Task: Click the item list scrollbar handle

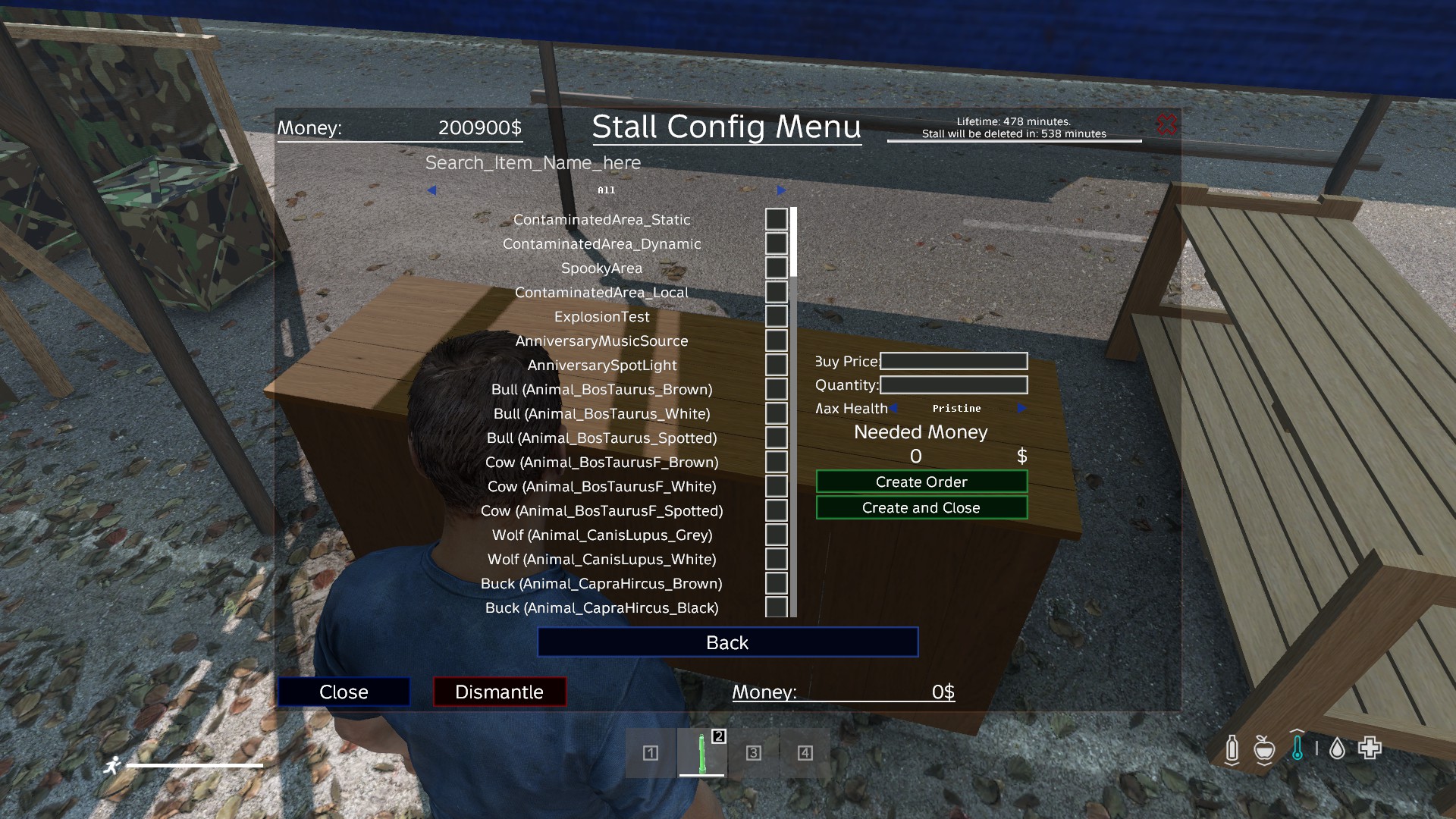Action: click(x=793, y=241)
